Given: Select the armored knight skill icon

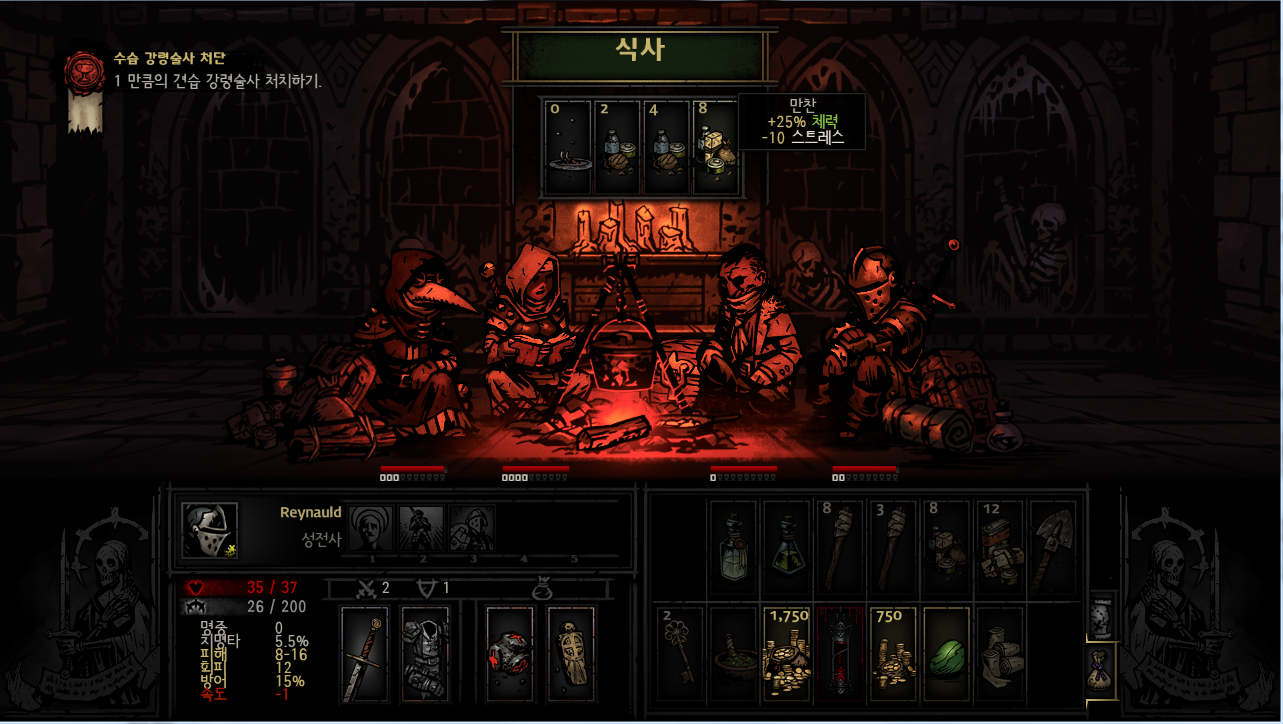Looking at the screenshot, I should tap(471, 526).
